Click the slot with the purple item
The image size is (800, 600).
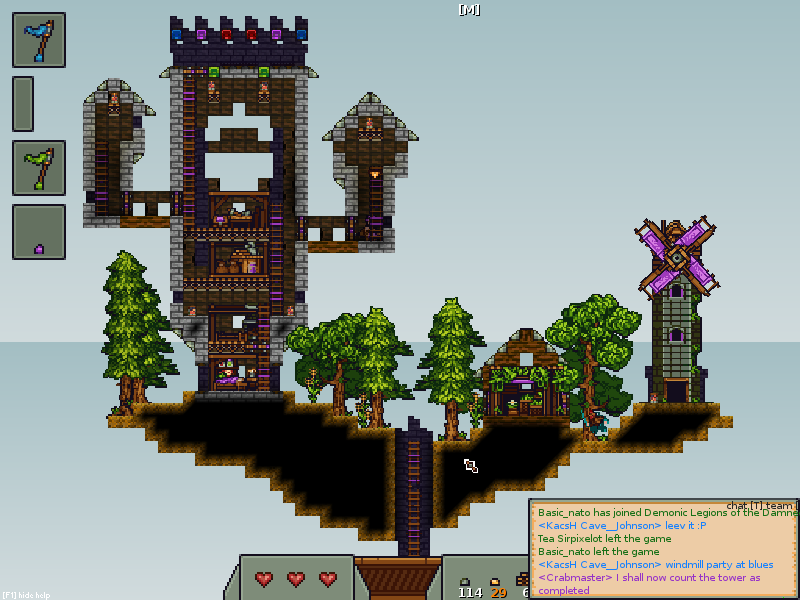[x=39, y=232]
